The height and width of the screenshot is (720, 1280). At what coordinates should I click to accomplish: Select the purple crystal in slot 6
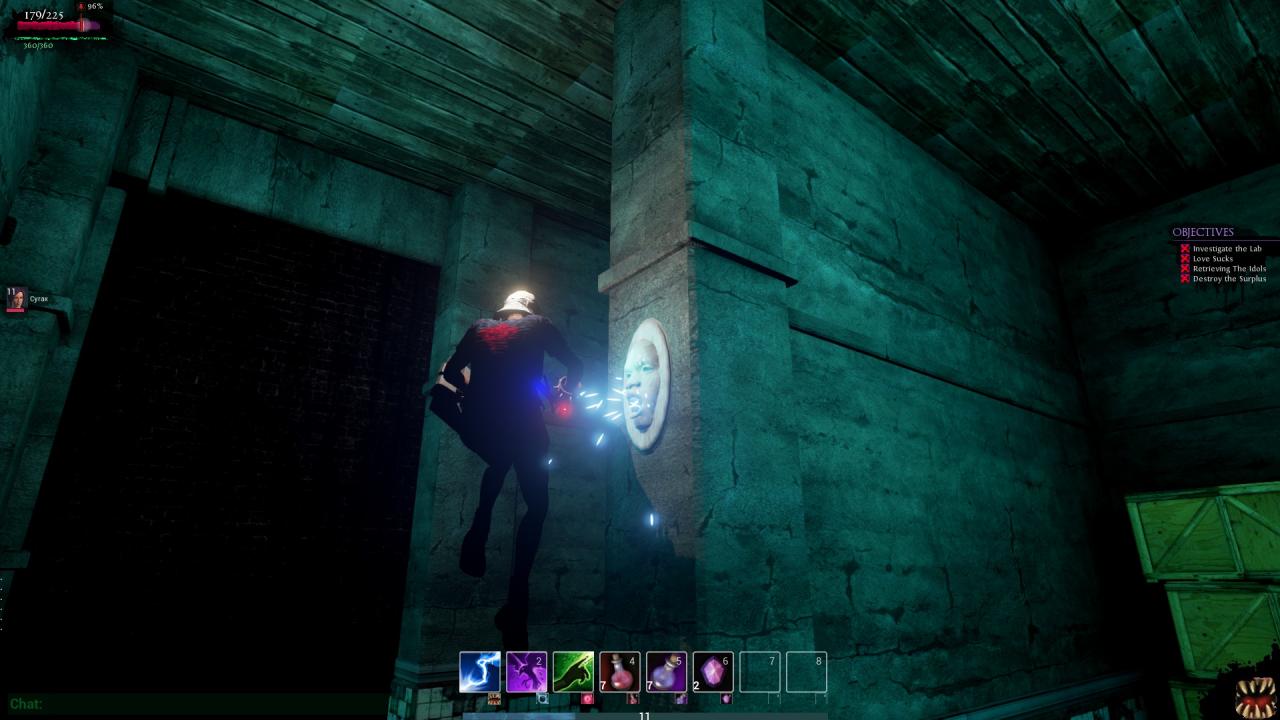tap(713, 672)
